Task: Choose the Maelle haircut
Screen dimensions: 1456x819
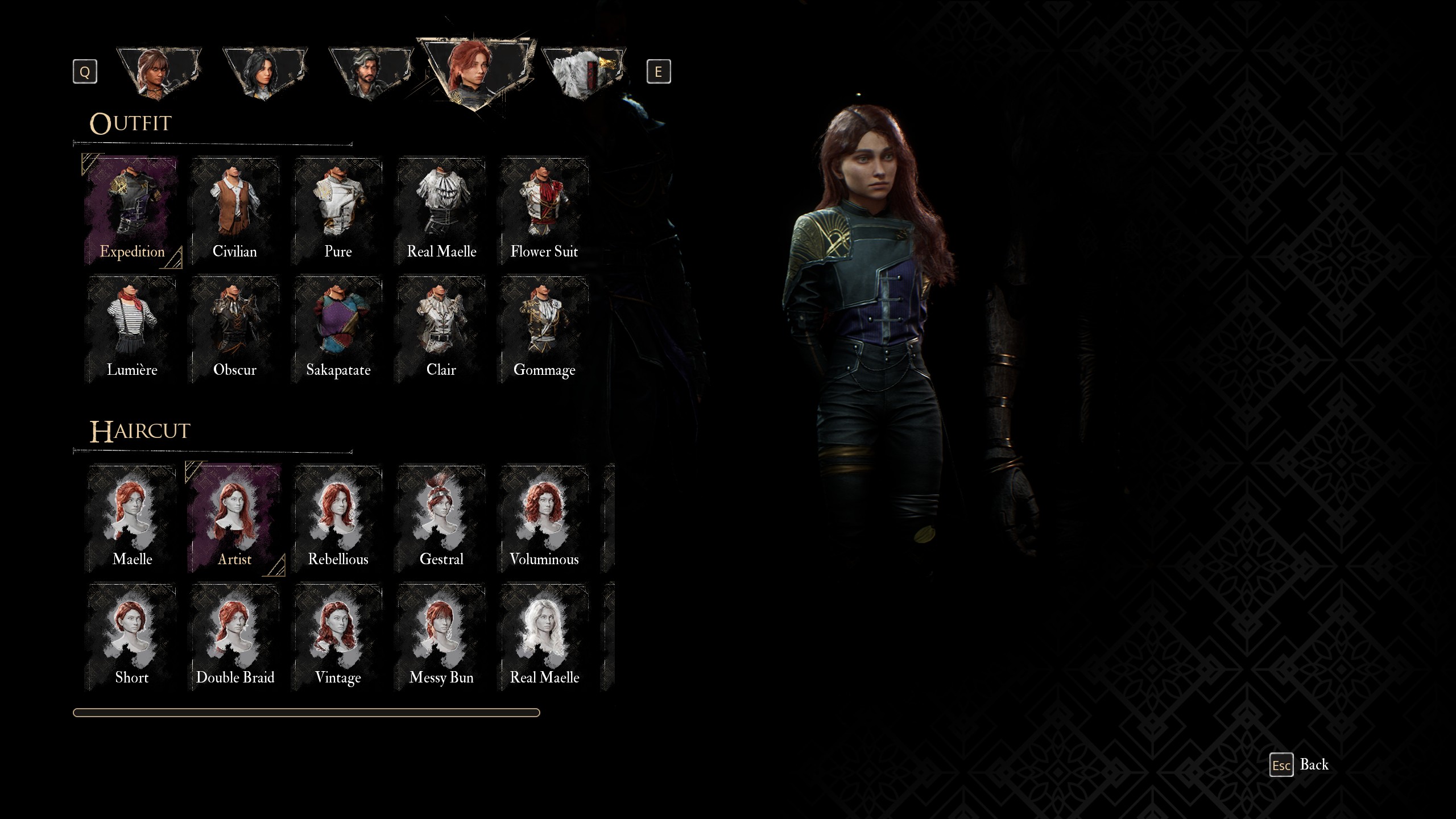Action: pos(132,519)
